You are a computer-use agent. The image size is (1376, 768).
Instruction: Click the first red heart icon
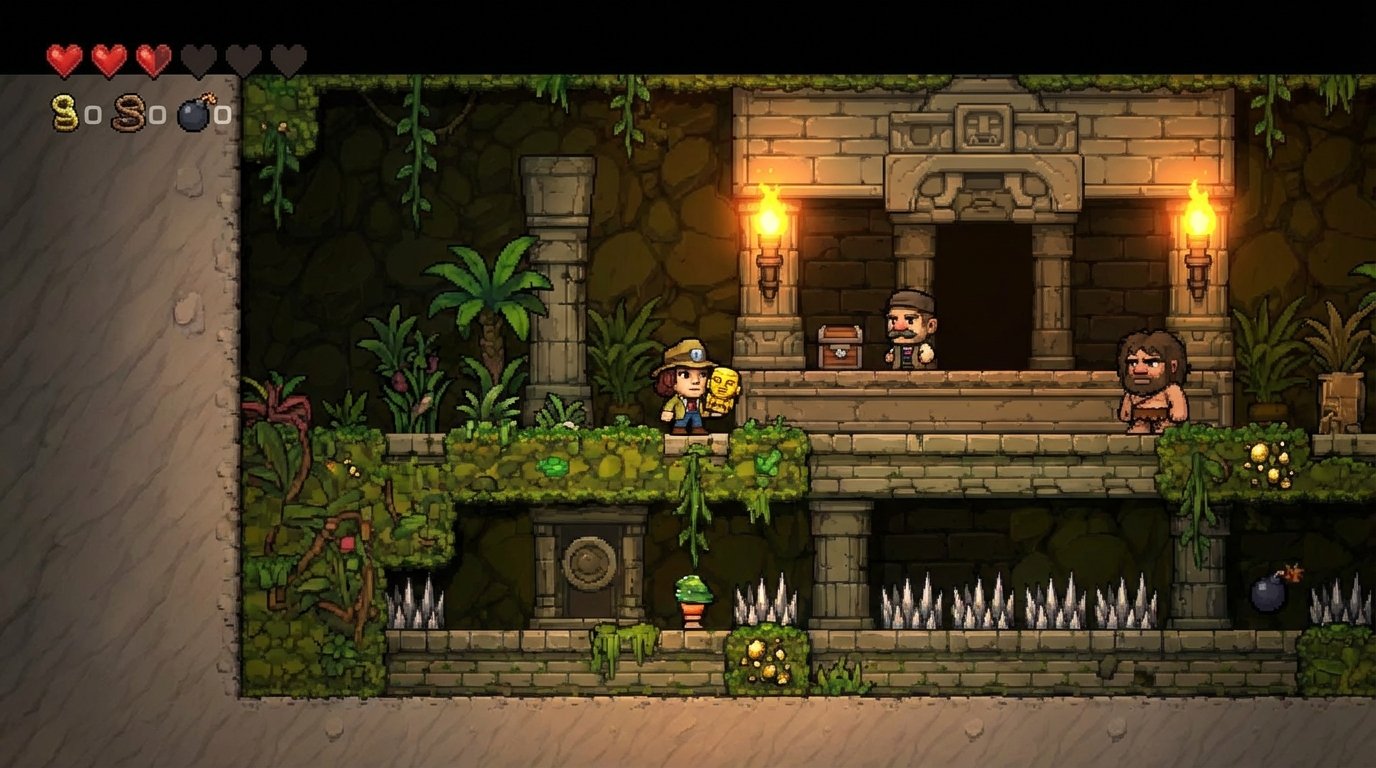[x=63, y=57]
